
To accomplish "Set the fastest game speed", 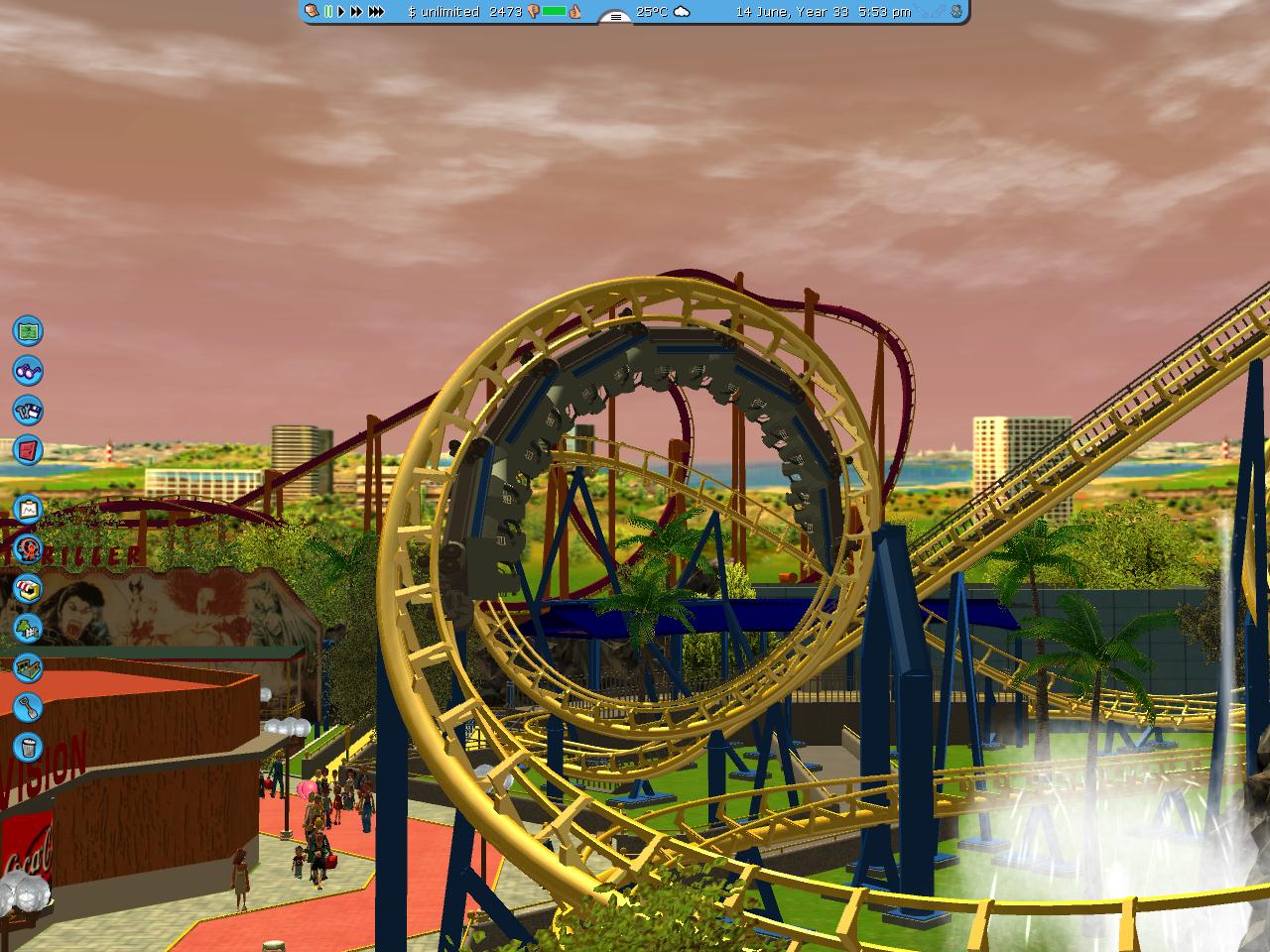I will pos(376,12).
